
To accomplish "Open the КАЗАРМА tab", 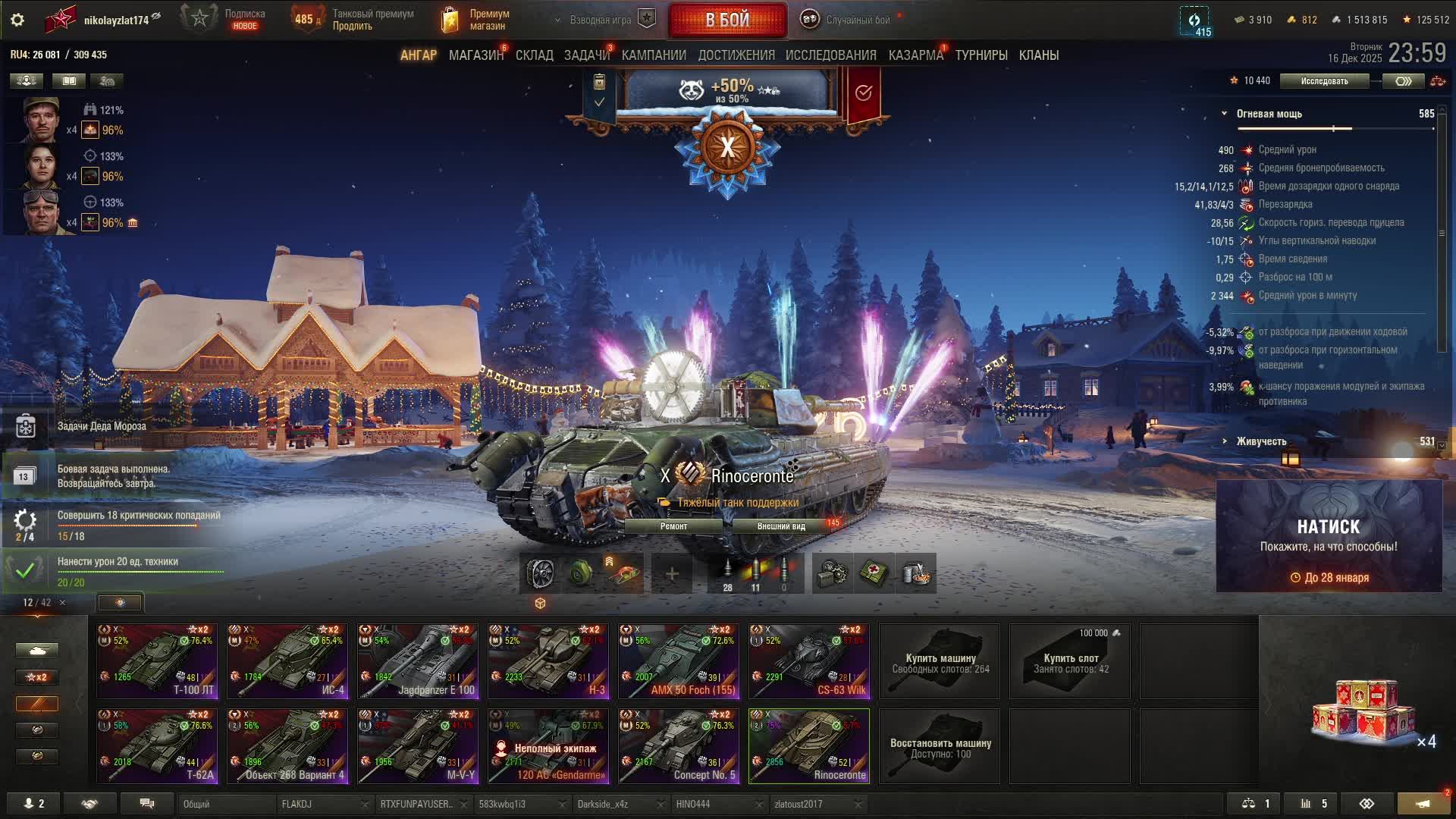I will (x=915, y=55).
